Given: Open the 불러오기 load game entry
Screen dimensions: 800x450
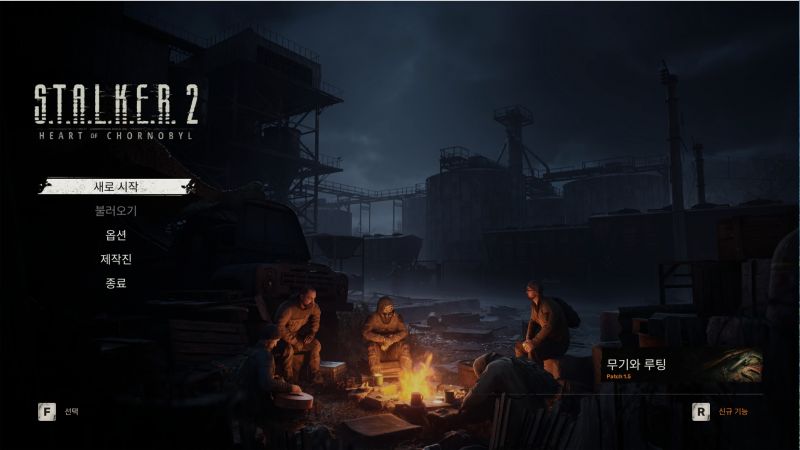Looking at the screenshot, I should [116, 211].
